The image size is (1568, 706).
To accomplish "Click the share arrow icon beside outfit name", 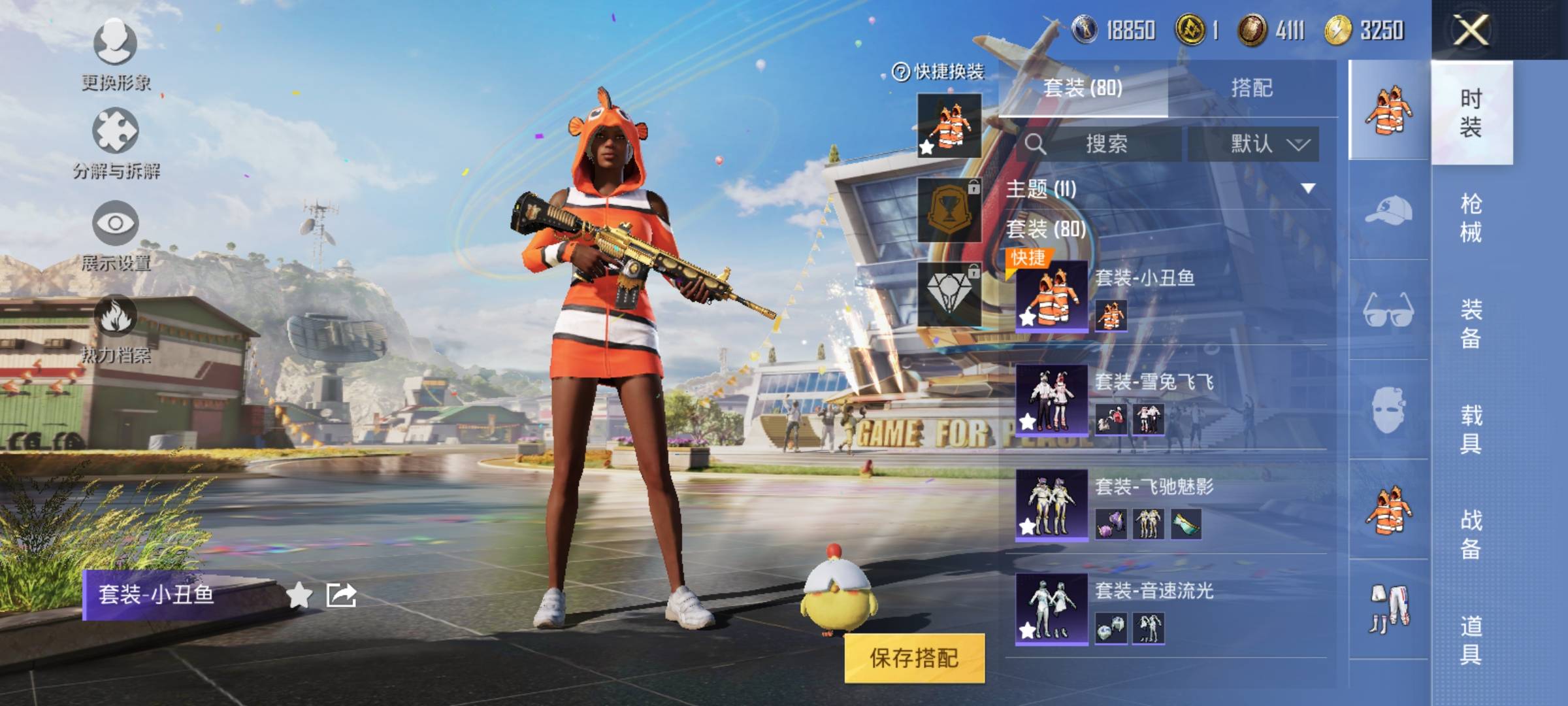I will pyautogui.click(x=342, y=595).
